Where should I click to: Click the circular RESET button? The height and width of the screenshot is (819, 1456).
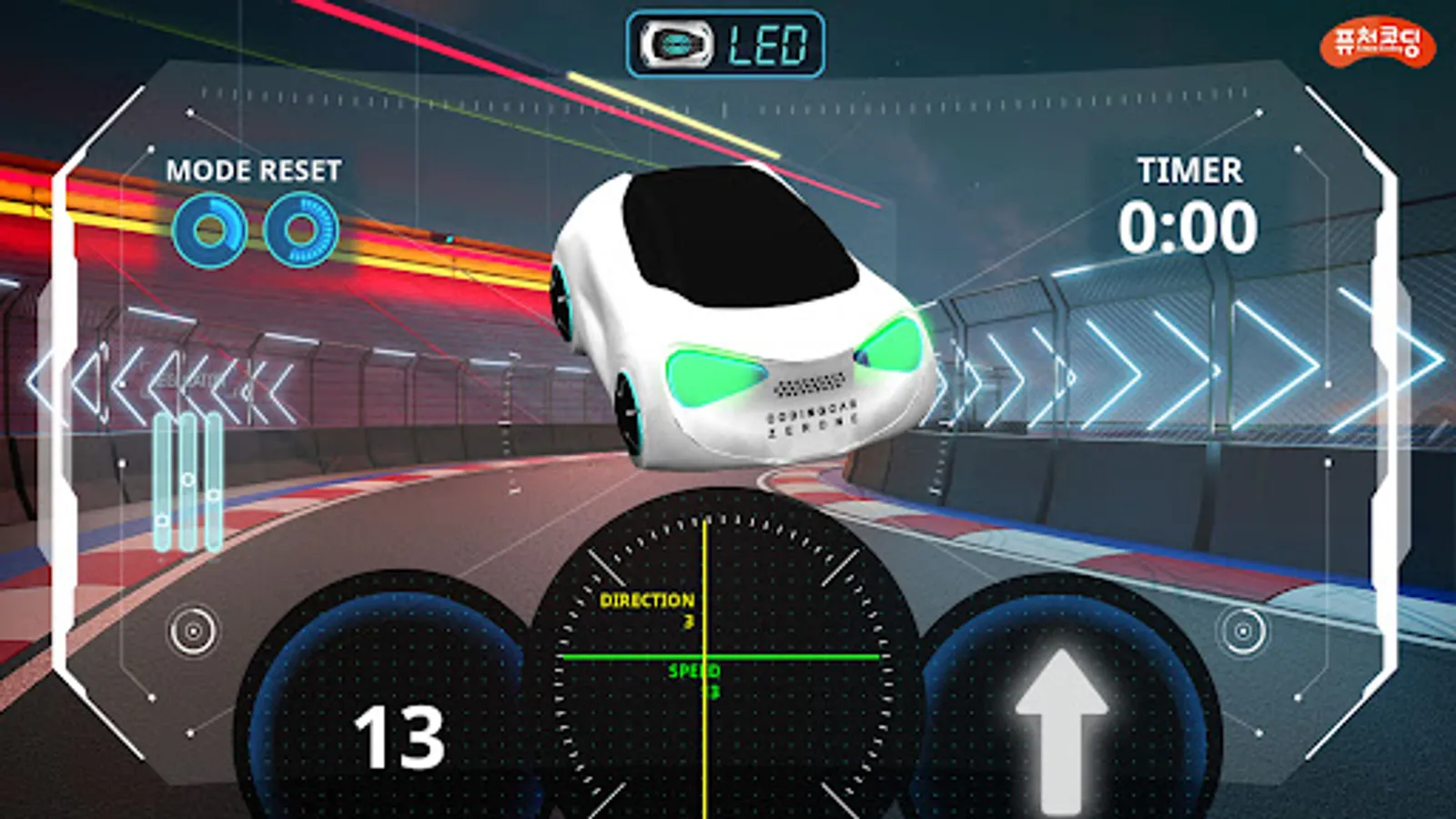point(300,230)
